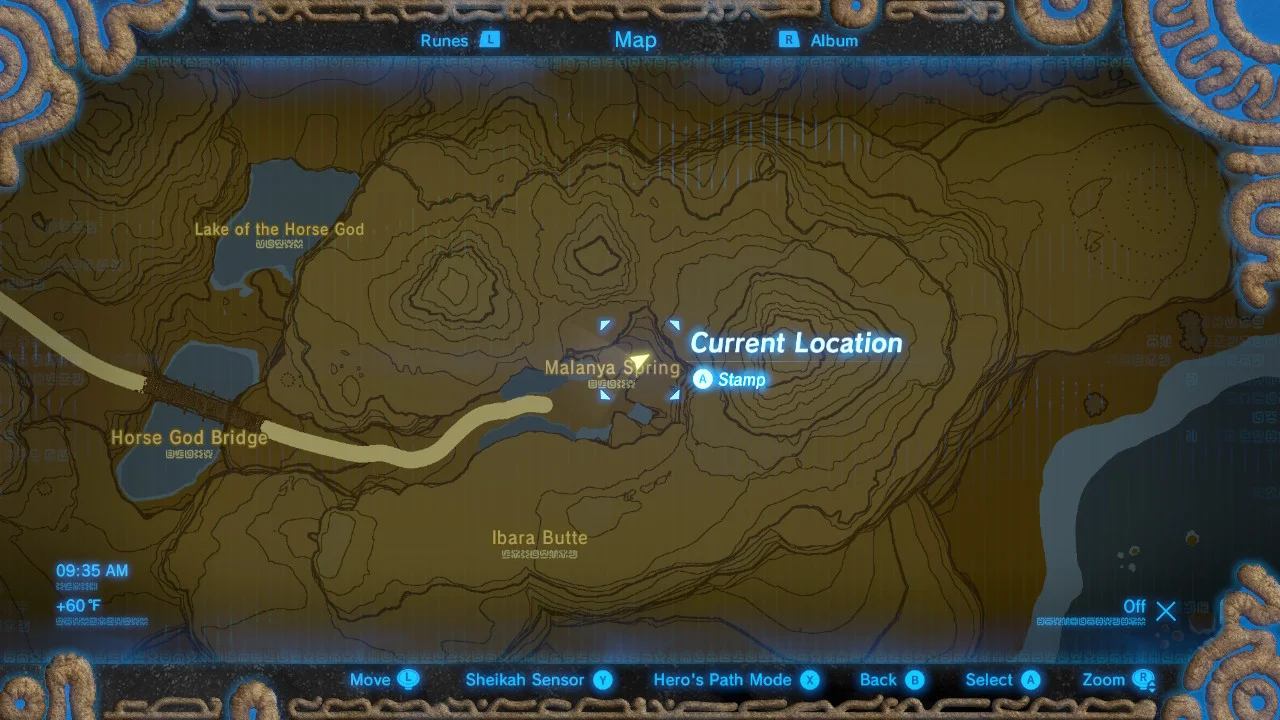1280x720 pixels.
Task: Click the A button icon on the Stamp prompt
Action: click(x=703, y=380)
